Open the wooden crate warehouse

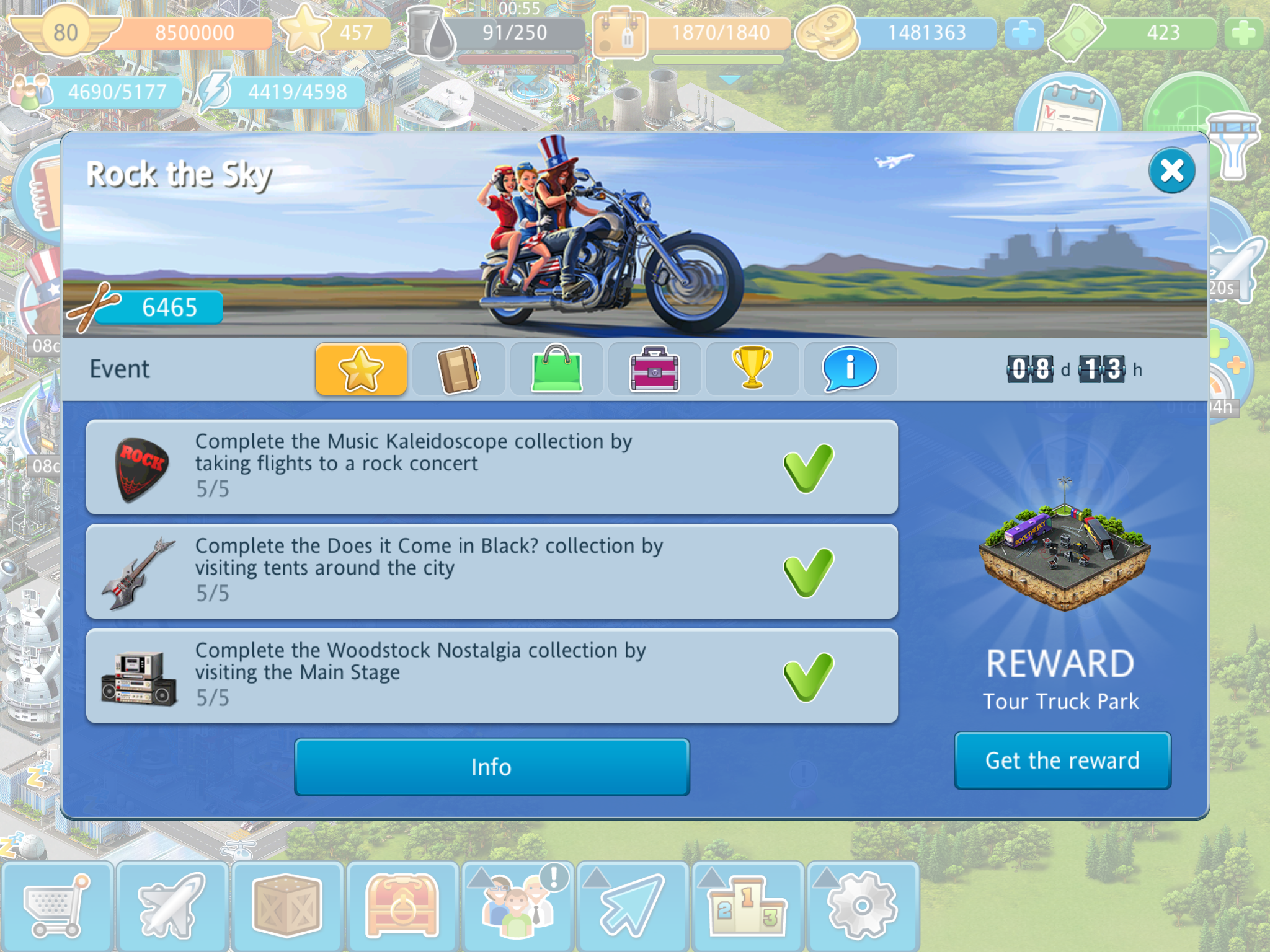pos(287,906)
